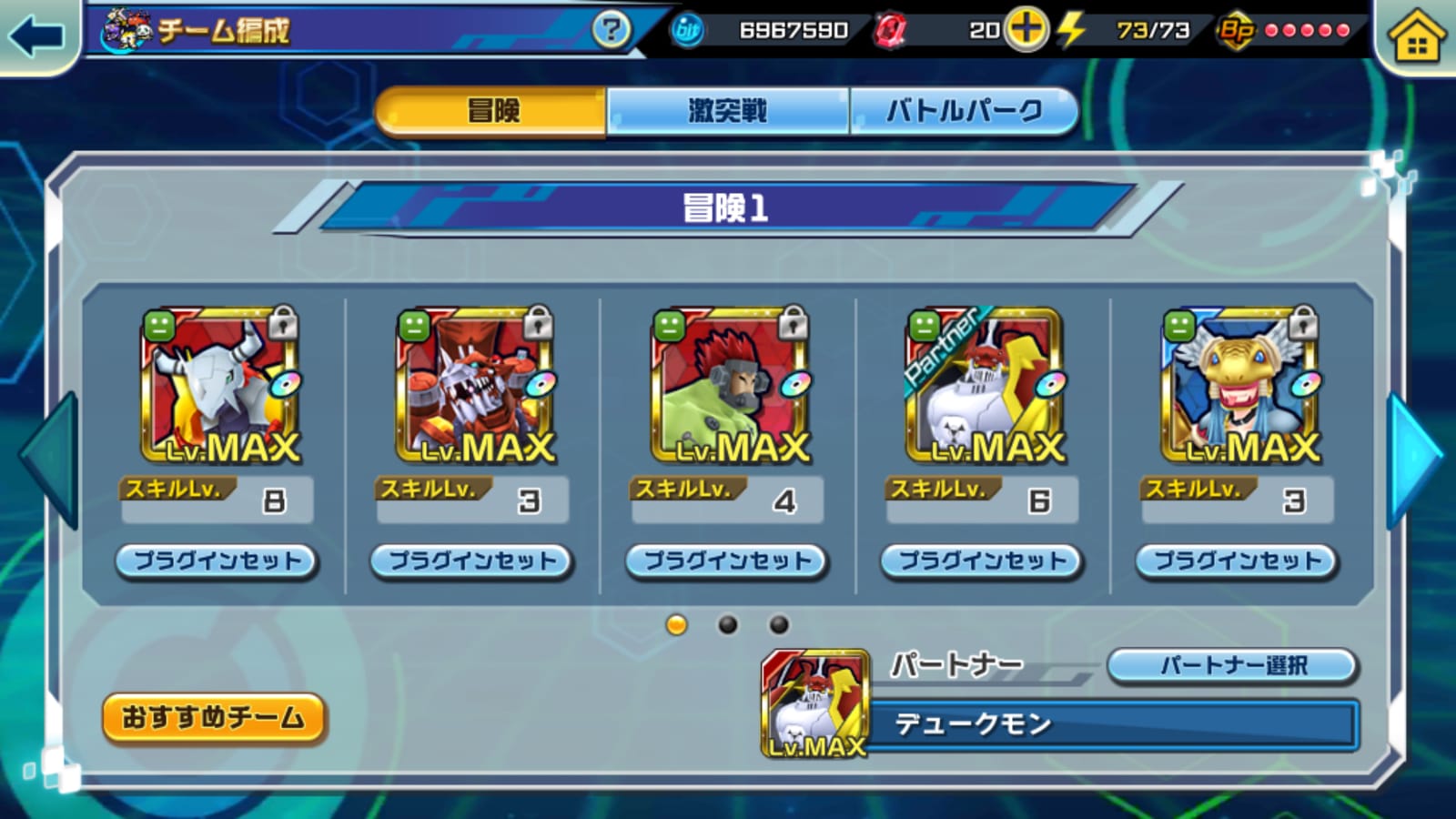This screenshot has width=1456, height=819.
Task: Pick the golden masked Digimon card
Action: (x=1239, y=385)
